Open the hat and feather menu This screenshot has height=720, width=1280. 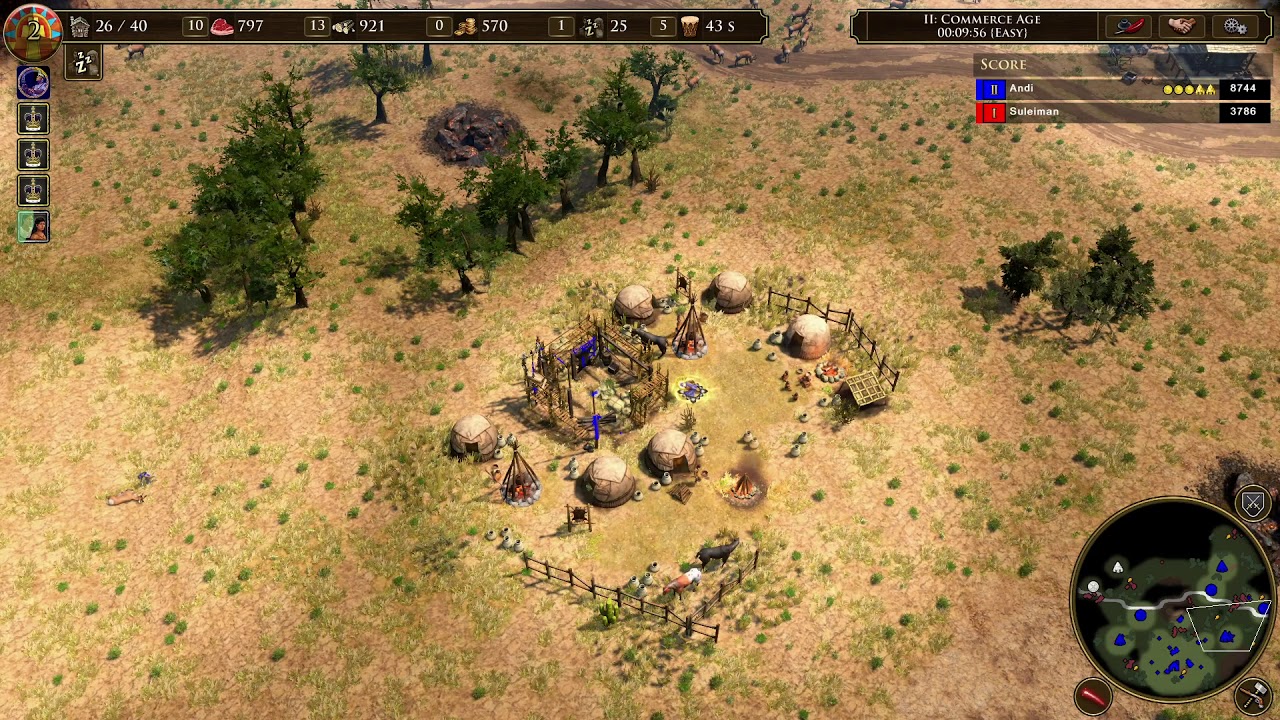[1127, 26]
